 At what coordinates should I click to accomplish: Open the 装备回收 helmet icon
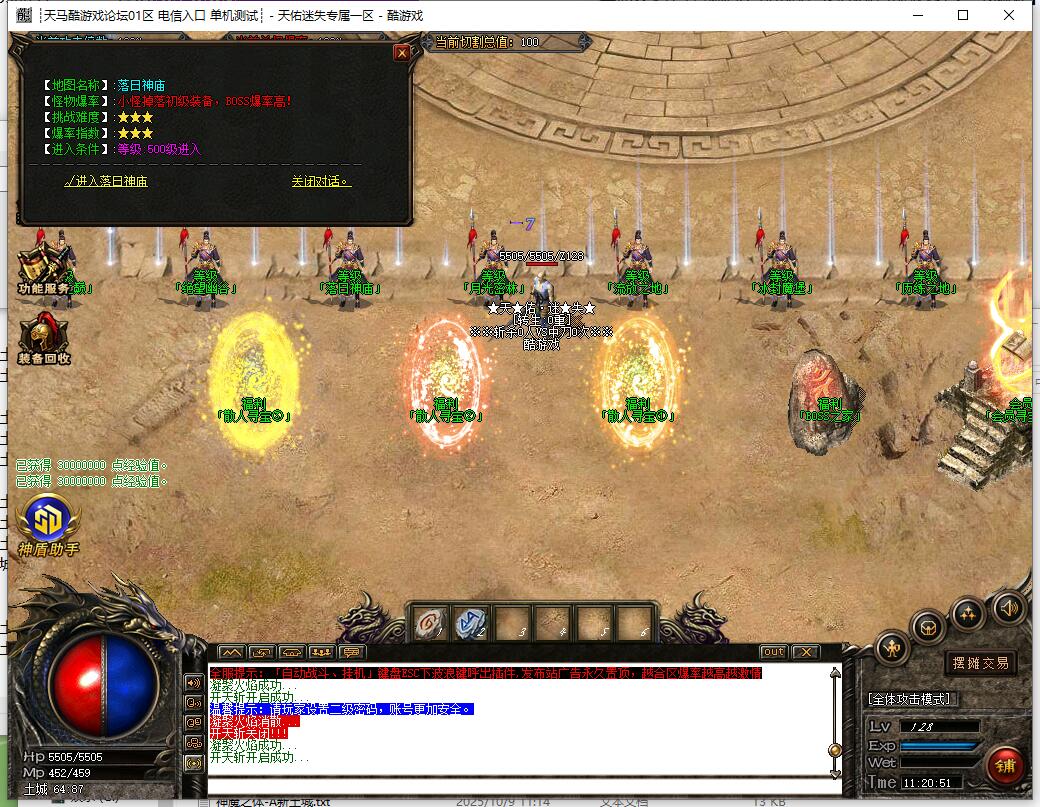tap(42, 336)
